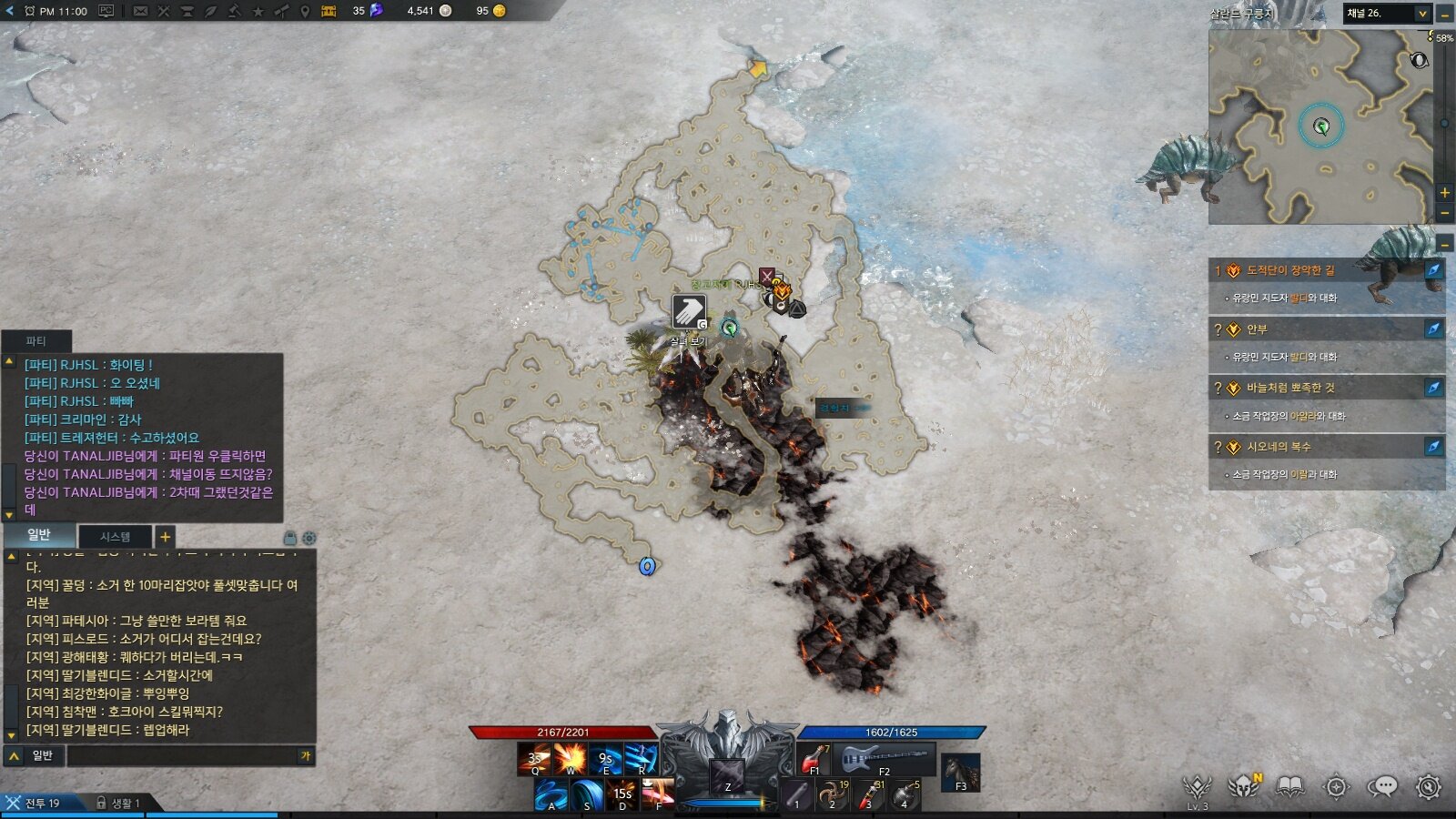The height and width of the screenshot is (819, 1456).
Task: Switch to the 시스템 chat tab
Action: pyautogui.click(x=115, y=537)
